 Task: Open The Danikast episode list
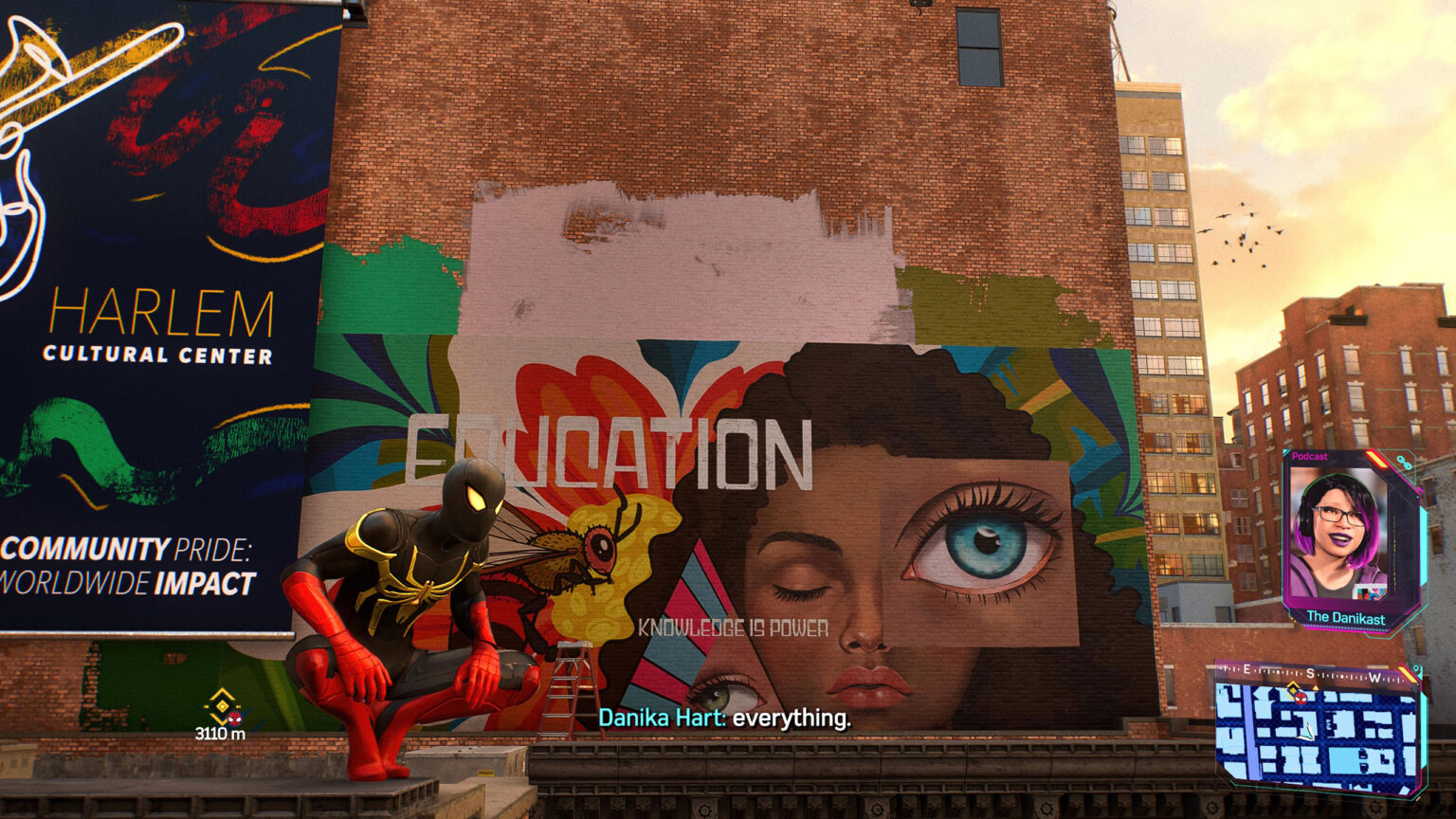click(1346, 617)
